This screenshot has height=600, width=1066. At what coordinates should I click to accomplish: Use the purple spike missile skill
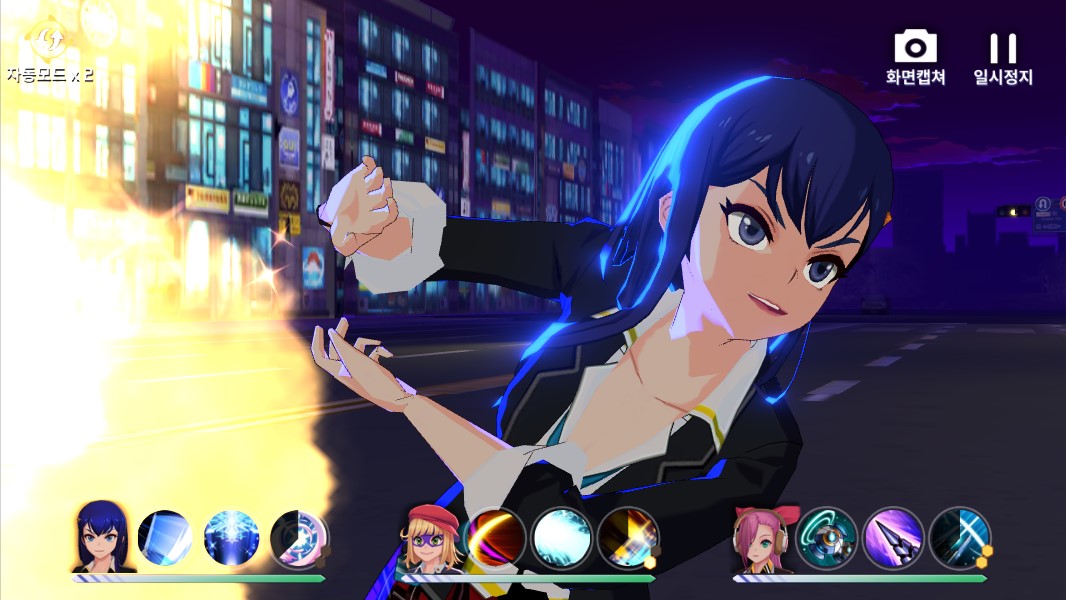pyautogui.click(x=893, y=538)
